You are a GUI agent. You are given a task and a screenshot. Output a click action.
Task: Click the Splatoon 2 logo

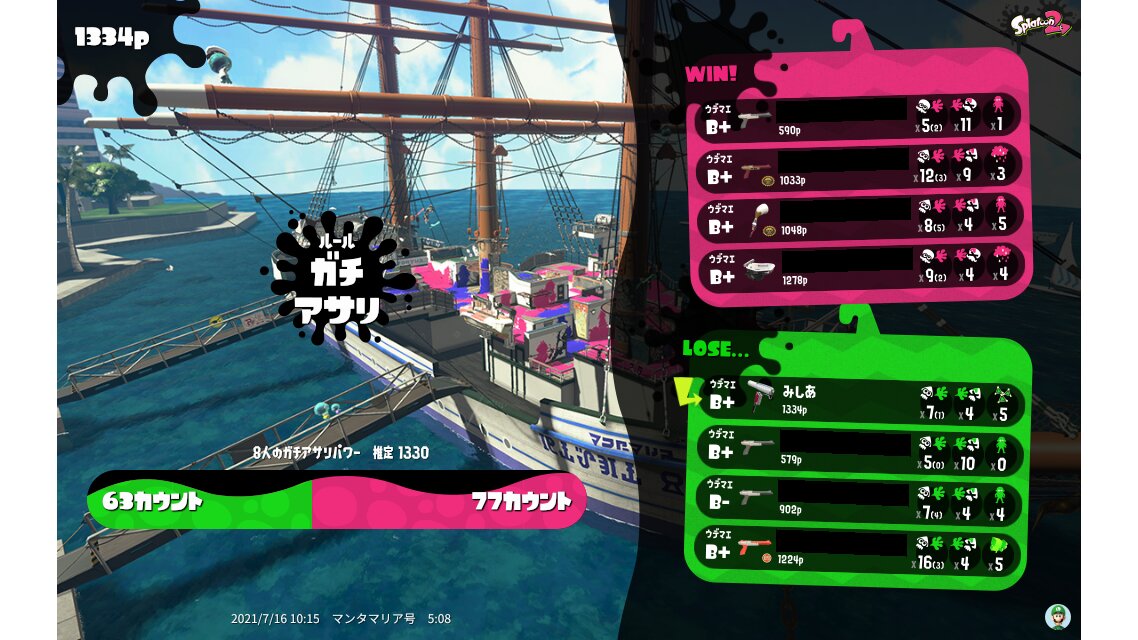(x=1041, y=24)
